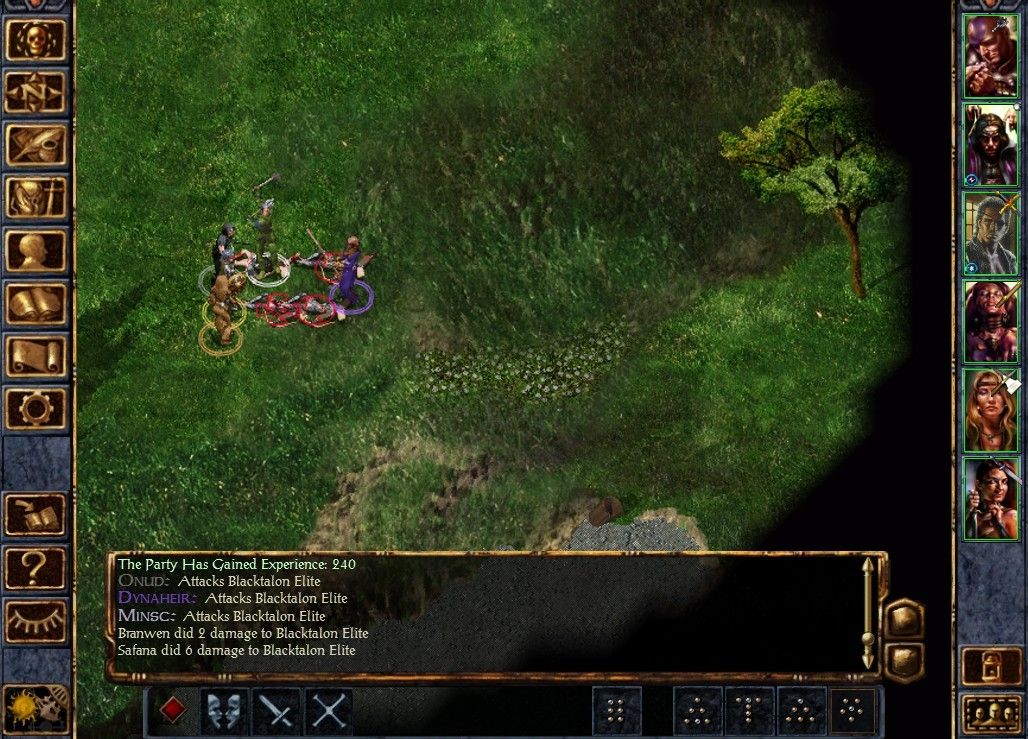This screenshot has height=739, width=1028.
Task: Select the single sword attack action
Action: click(277, 711)
